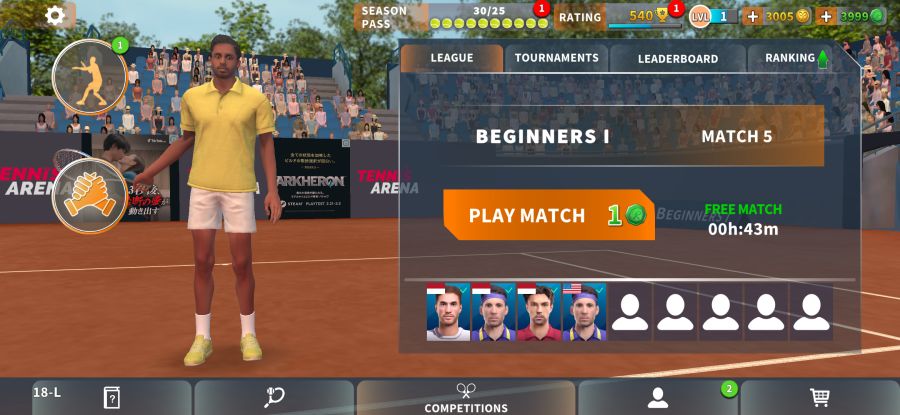Add more green tennis ball currency
900x415 pixels.
coord(826,16)
